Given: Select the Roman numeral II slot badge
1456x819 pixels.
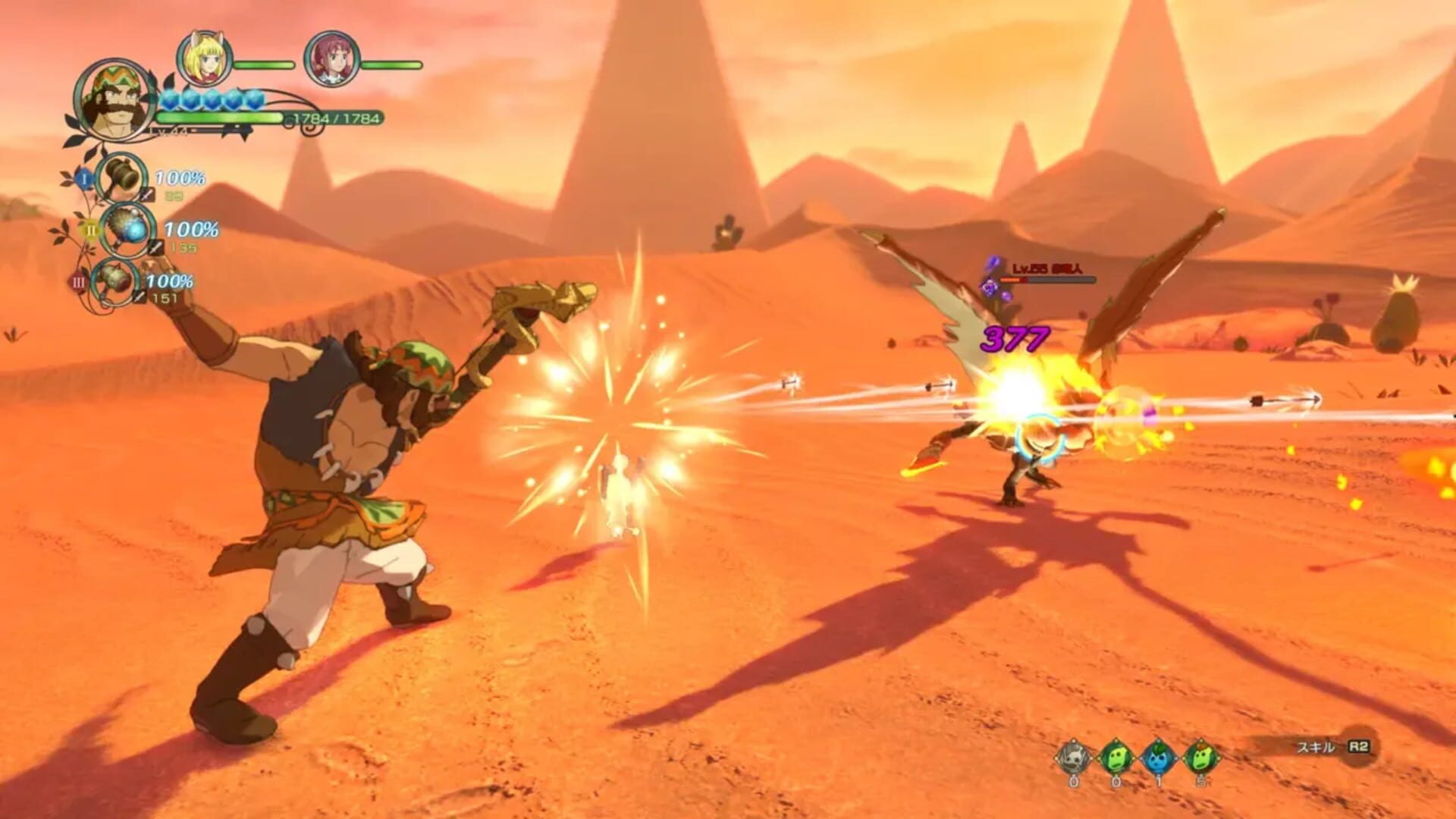Looking at the screenshot, I should pos(91,230).
